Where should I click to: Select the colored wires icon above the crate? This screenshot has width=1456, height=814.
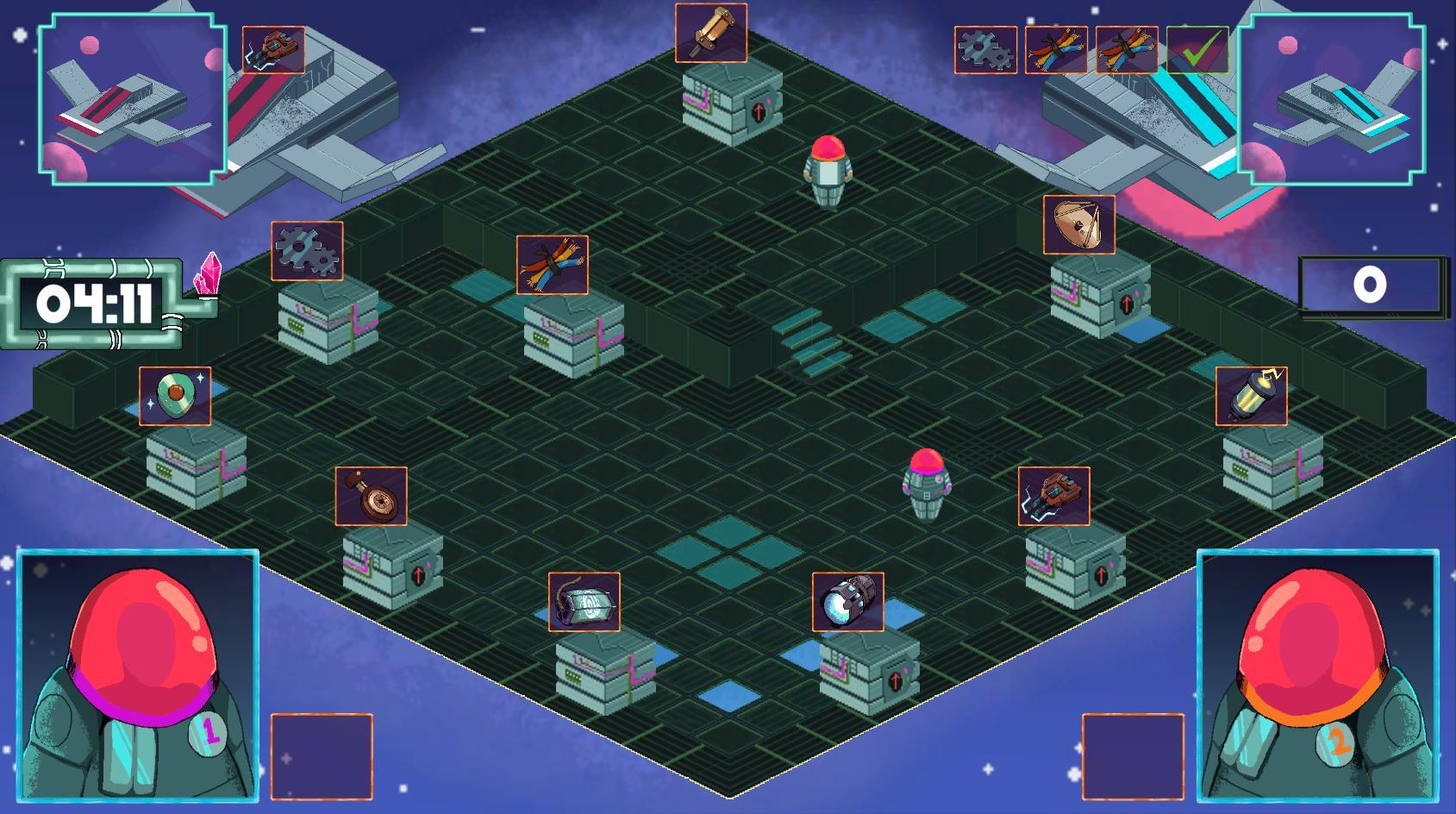553,265
